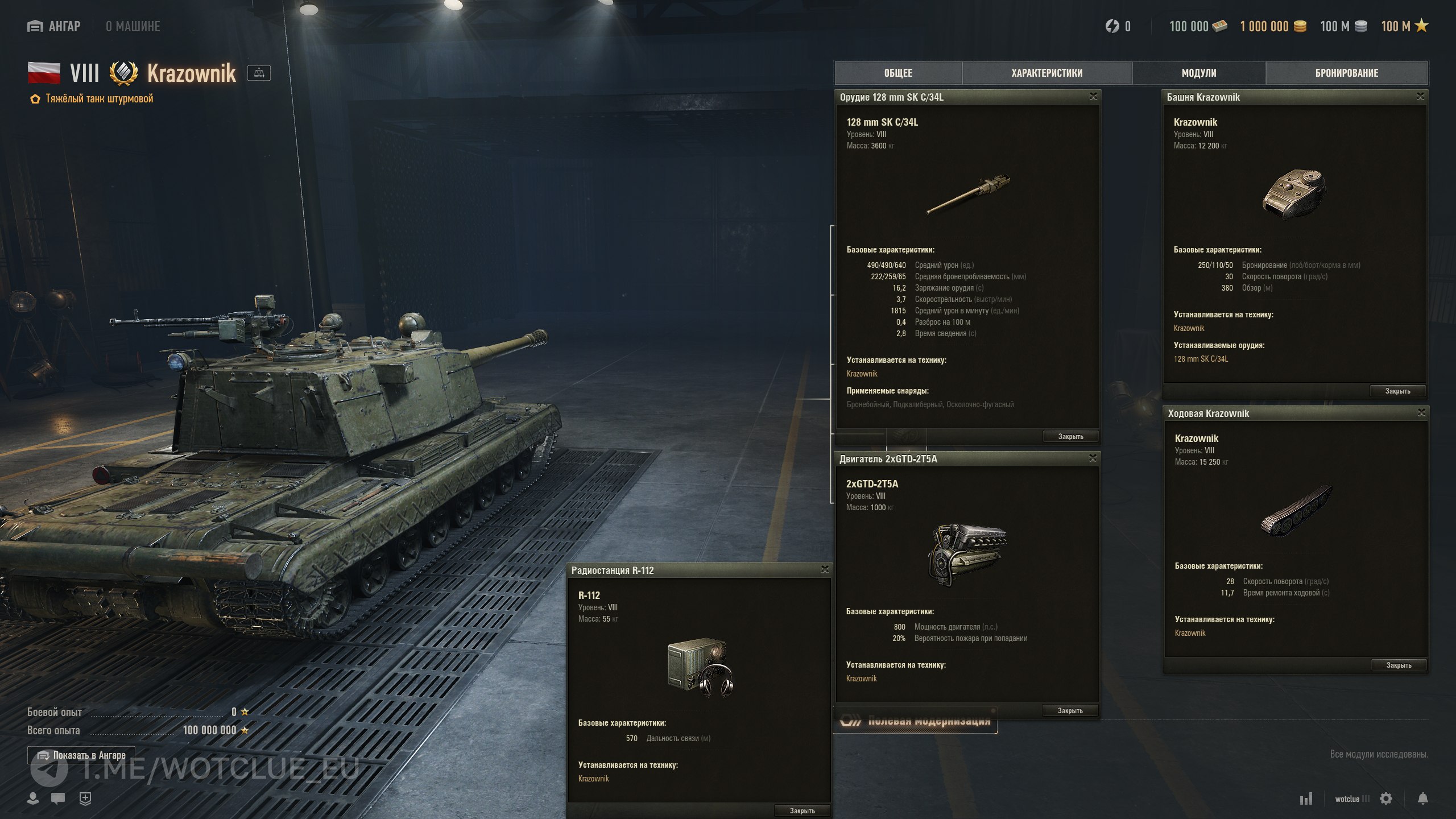
Task: Open the notifications bell
Action: pyautogui.click(x=1422, y=799)
